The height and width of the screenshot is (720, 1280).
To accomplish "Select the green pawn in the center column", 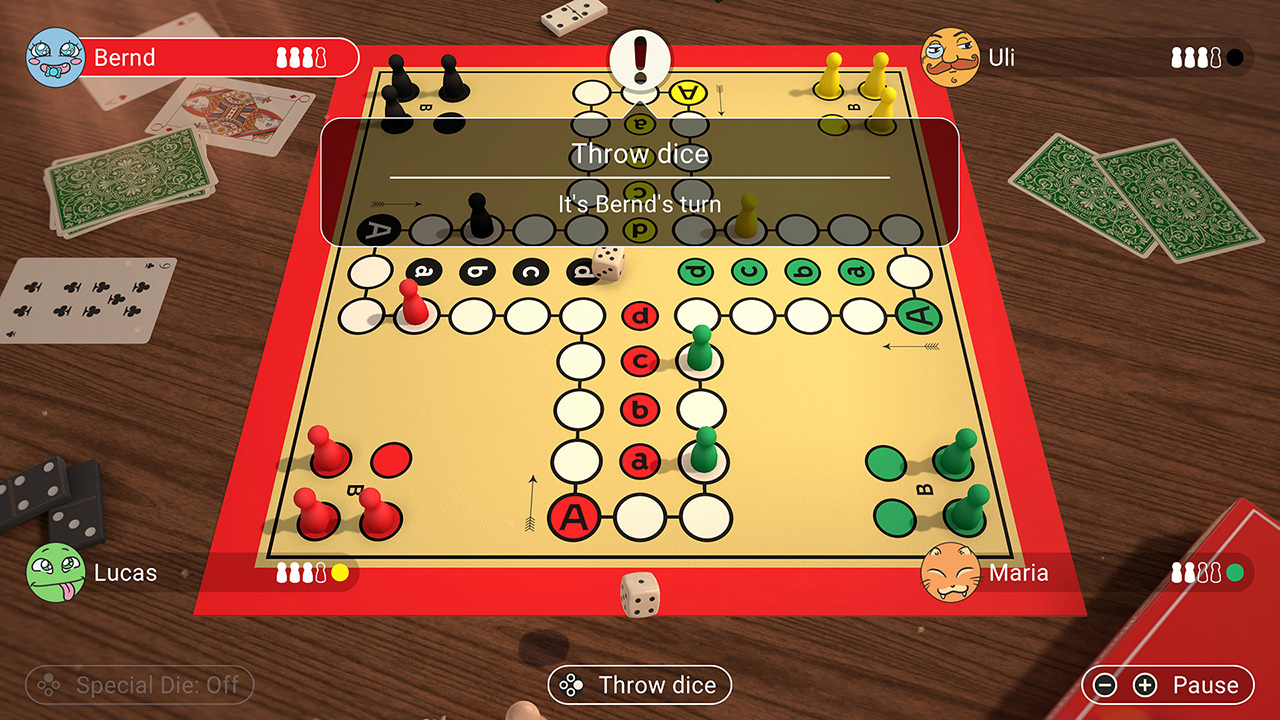I will click(700, 352).
